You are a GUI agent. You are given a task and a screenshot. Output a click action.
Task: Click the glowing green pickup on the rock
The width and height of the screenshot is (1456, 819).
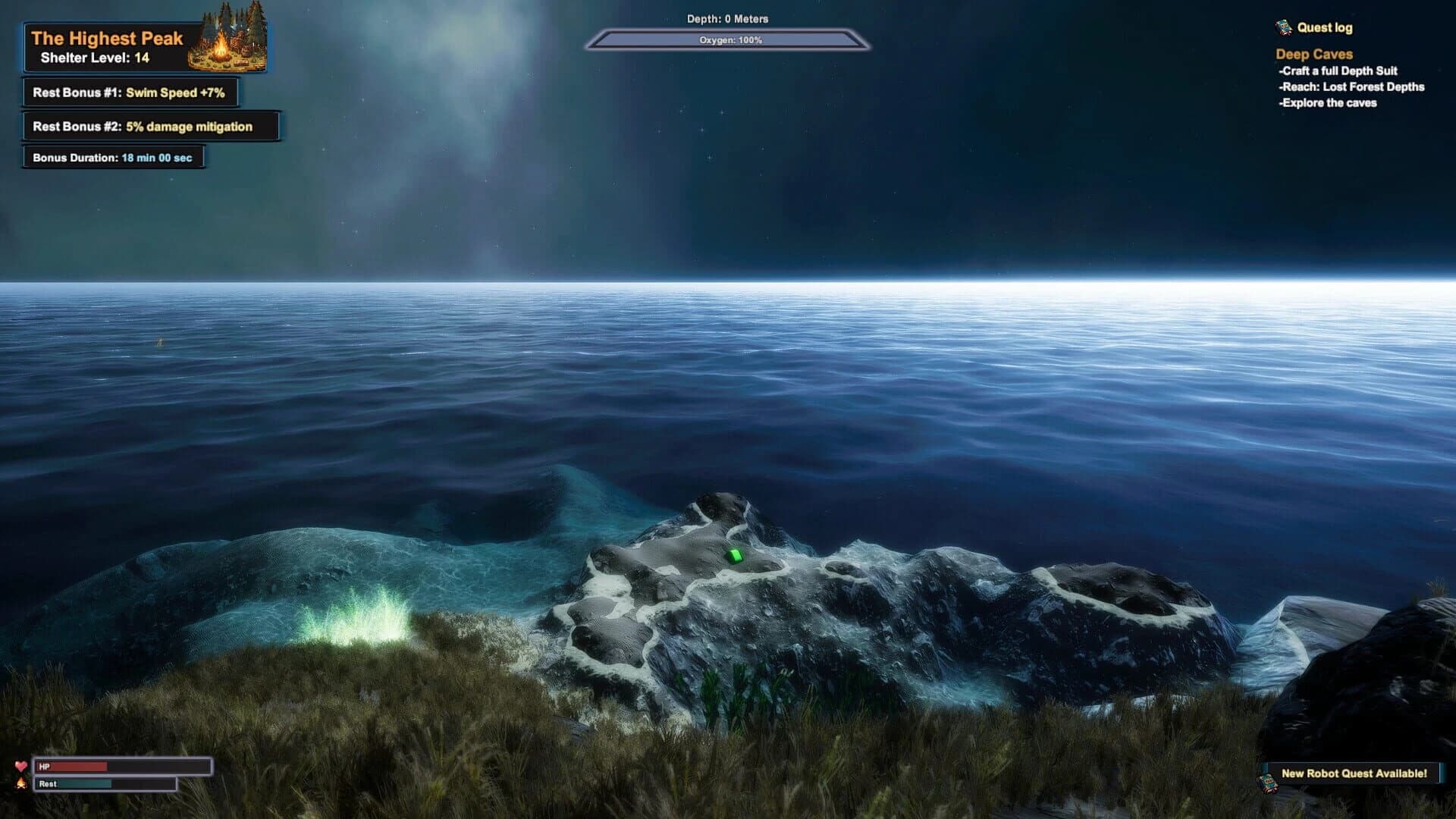[735, 557]
